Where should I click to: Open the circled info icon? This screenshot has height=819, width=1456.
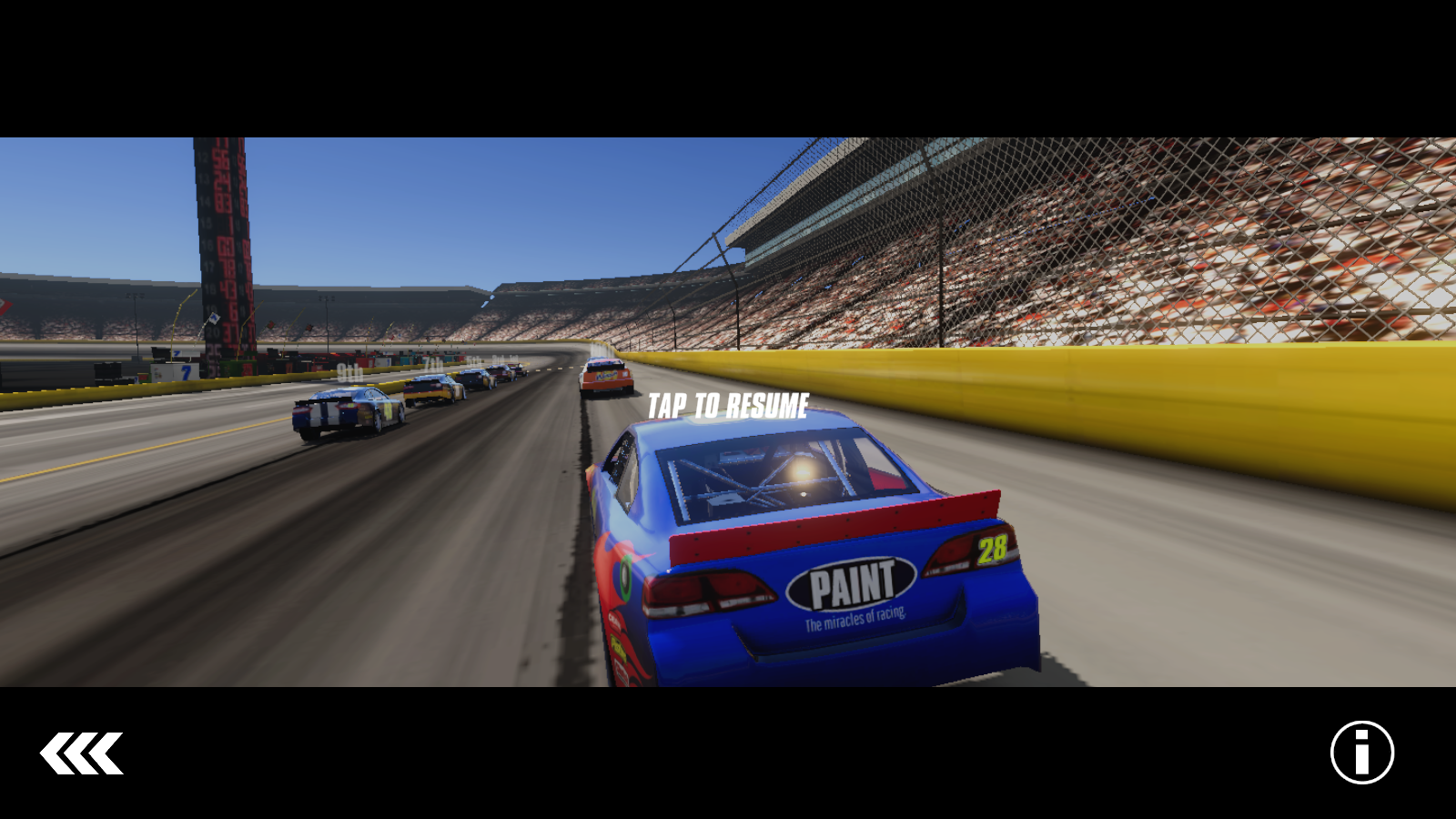(x=1361, y=753)
